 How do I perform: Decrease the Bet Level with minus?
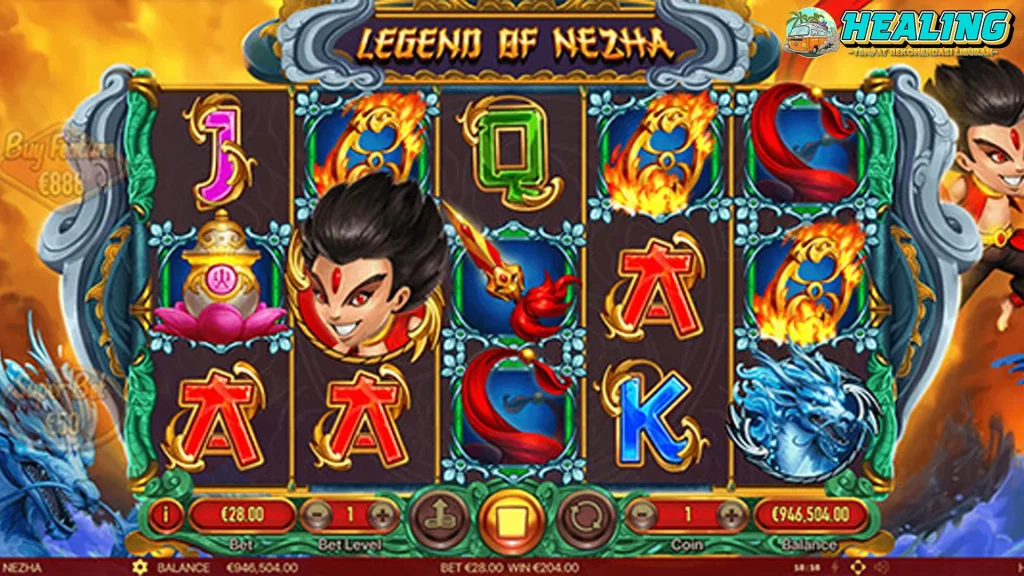pos(316,516)
